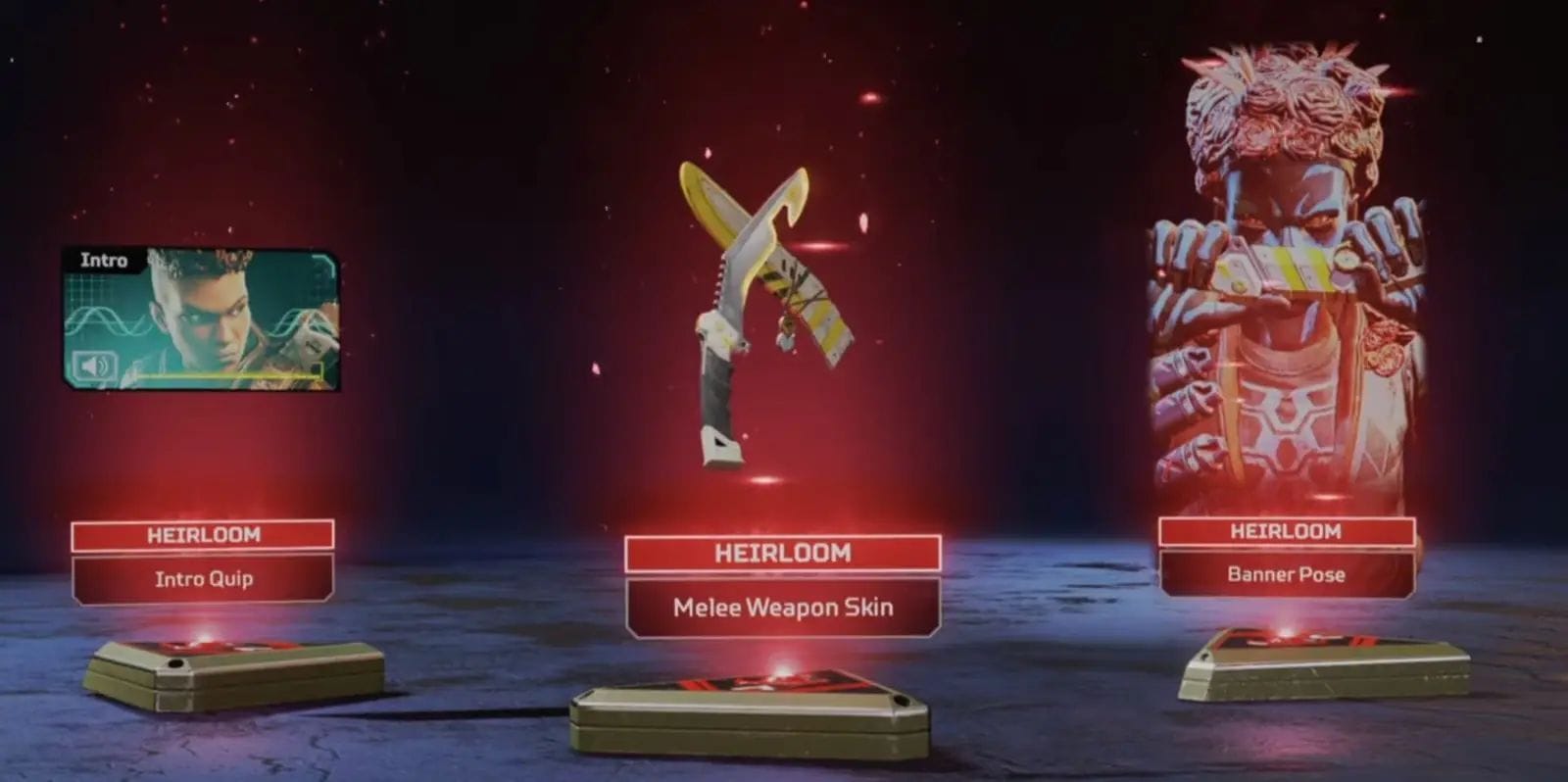Open the Intro tab on the quip card
The image size is (1568, 782).
103,261
